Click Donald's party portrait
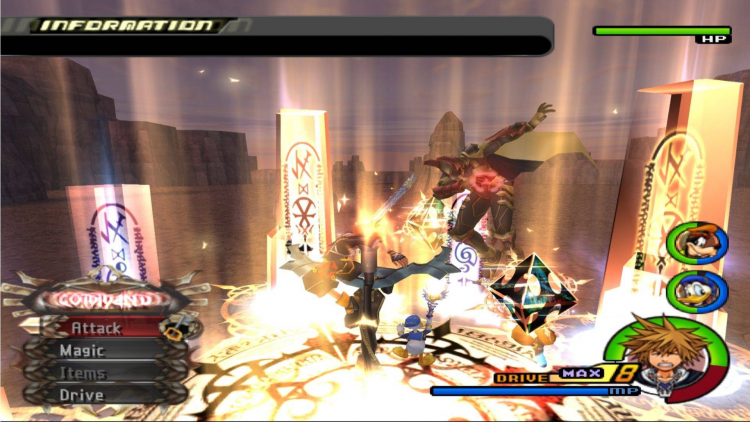Screen dimensions: 750x422 pyautogui.click(x=691, y=290)
